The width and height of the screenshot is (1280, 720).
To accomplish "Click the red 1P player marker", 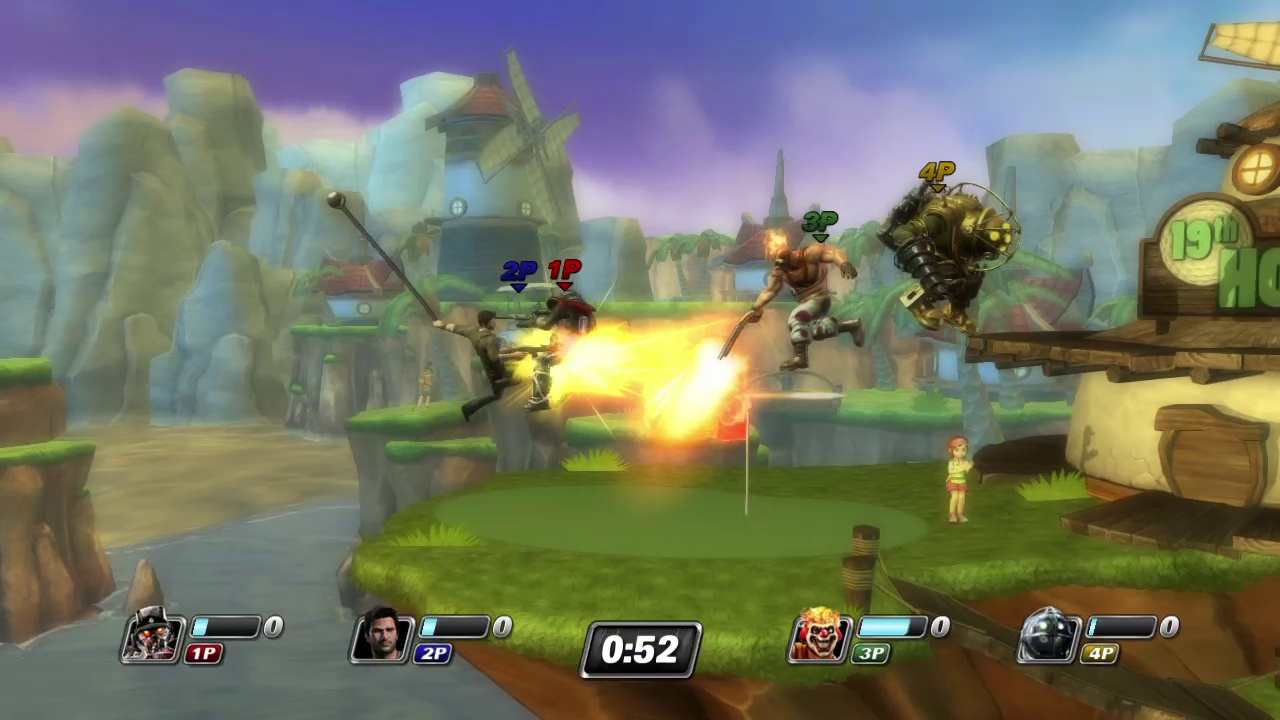I will coord(565,275).
